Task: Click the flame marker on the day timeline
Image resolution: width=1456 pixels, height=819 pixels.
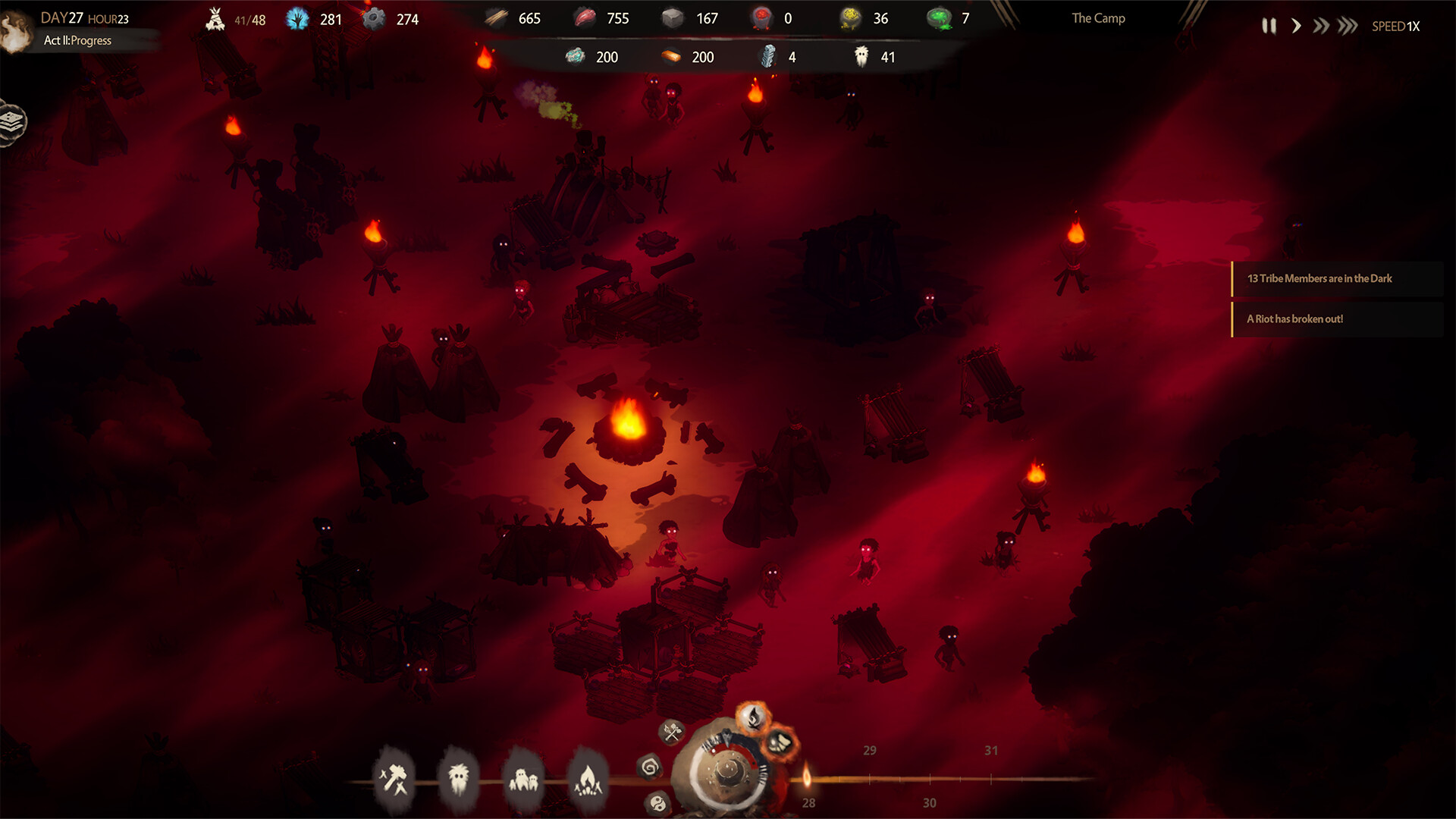Action: click(807, 777)
